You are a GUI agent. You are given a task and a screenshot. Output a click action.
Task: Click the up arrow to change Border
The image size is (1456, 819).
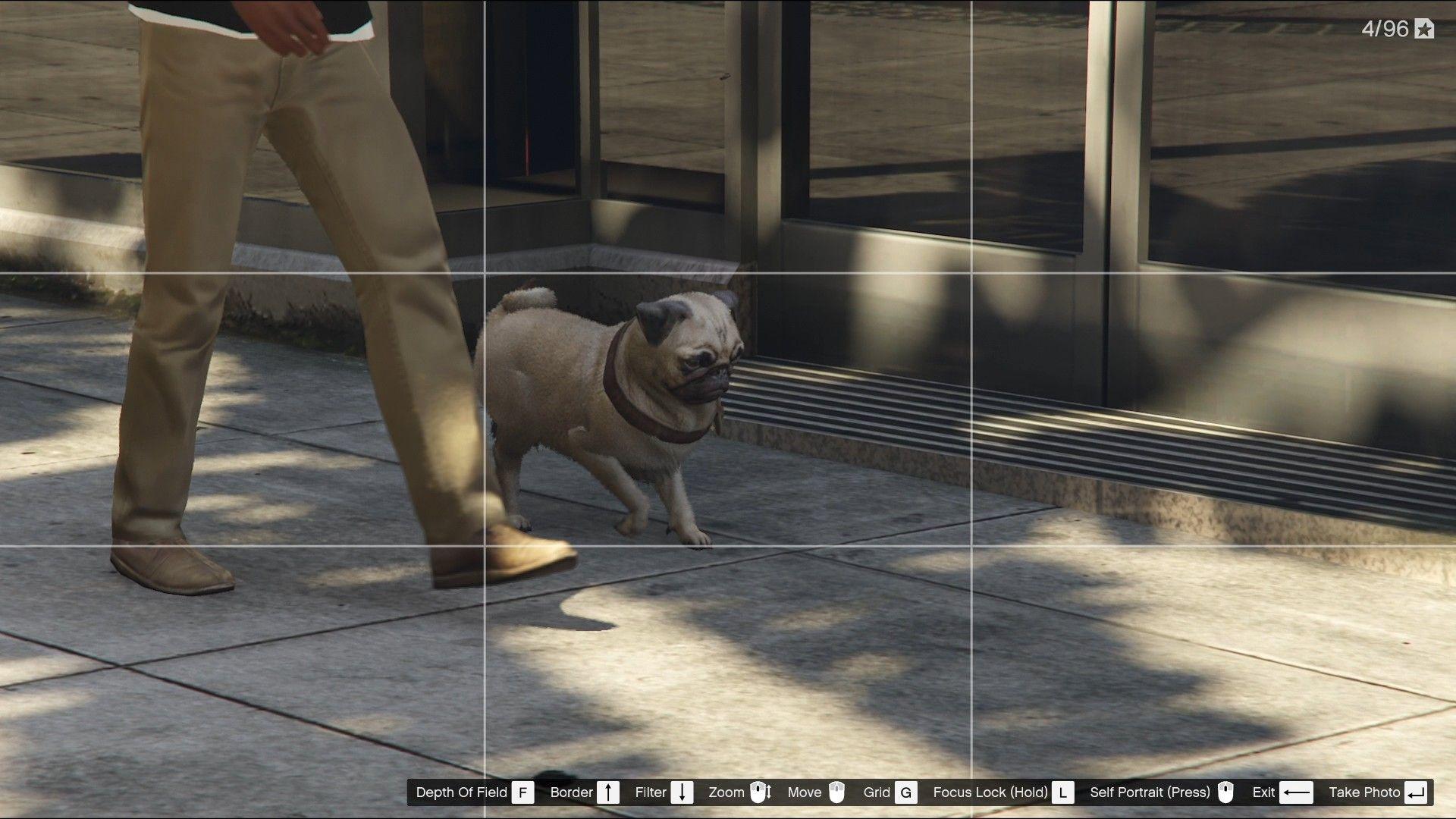[607, 792]
